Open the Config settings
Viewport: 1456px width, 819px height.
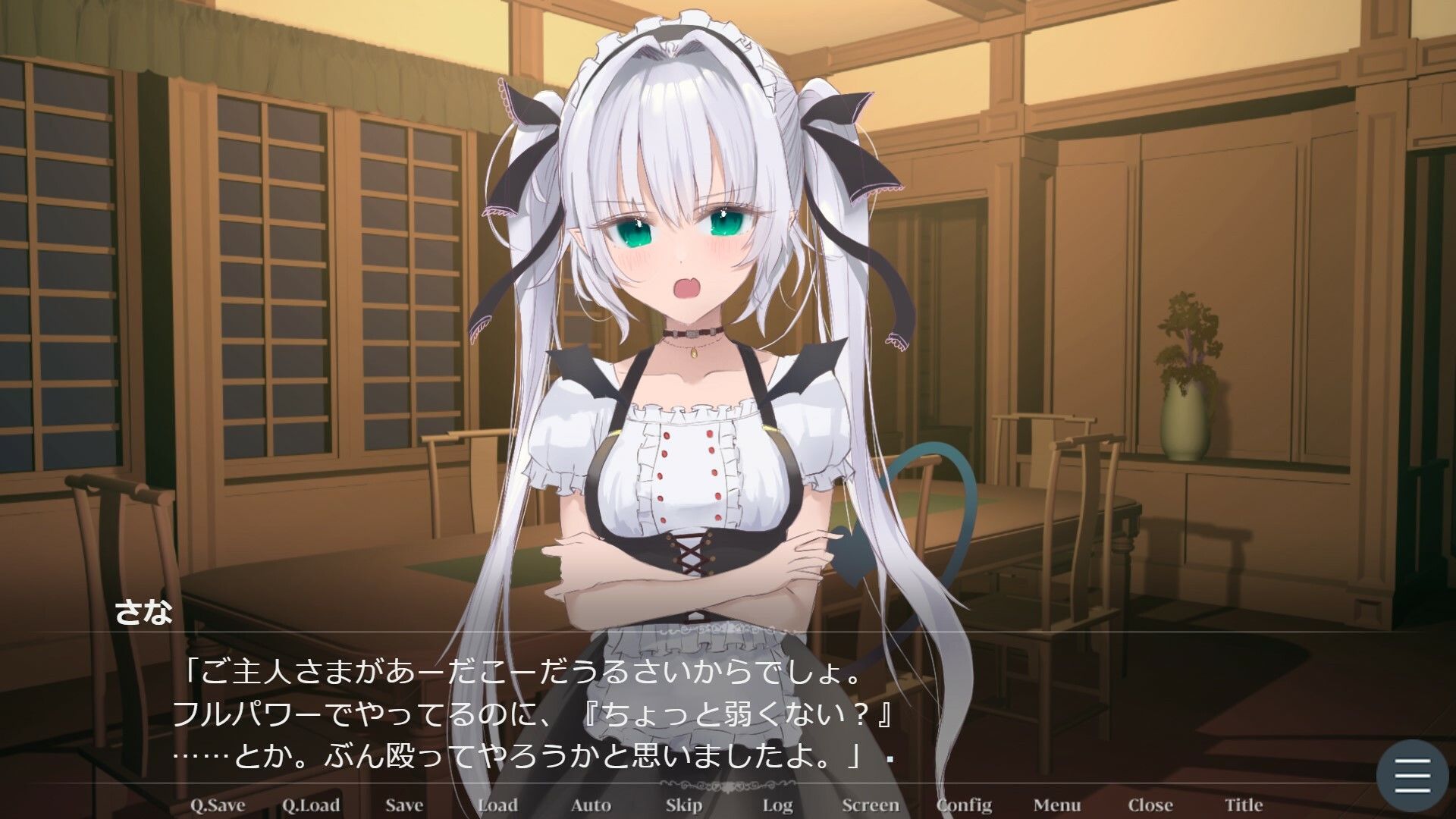(965, 805)
